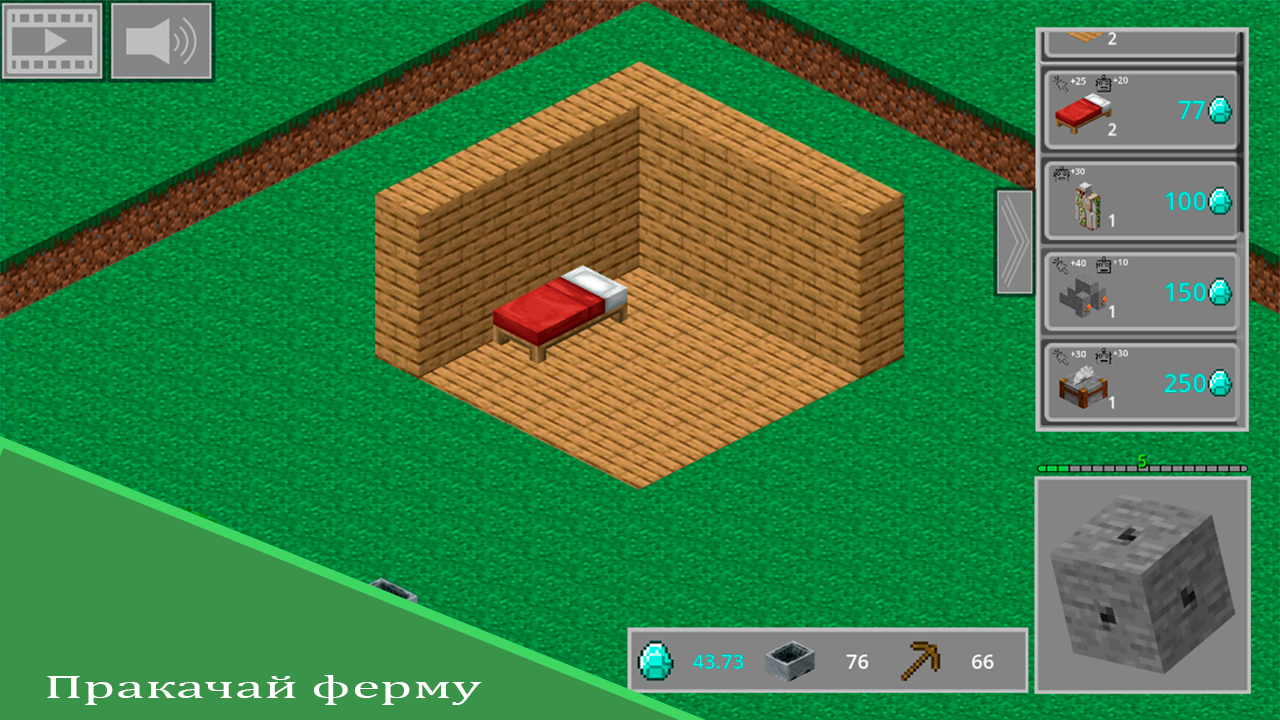The width and height of the screenshot is (1280, 720).
Task: Click the furnace icon showing 76
Action: tap(792, 660)
